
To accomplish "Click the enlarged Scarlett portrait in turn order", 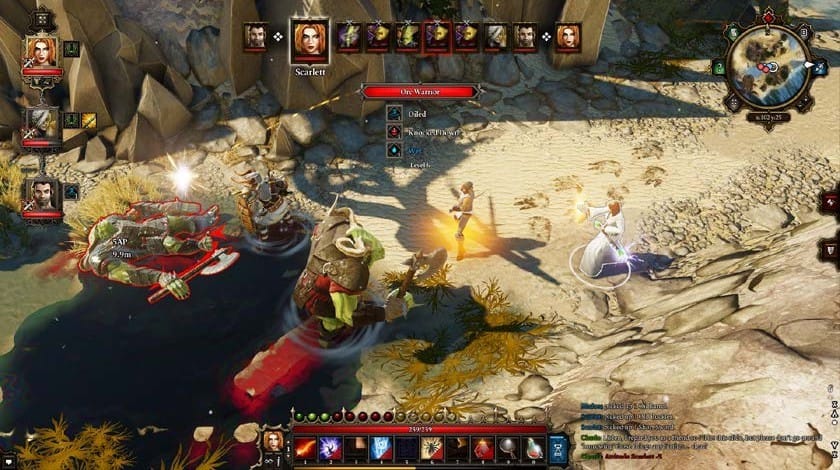I will tap(308, 39).
